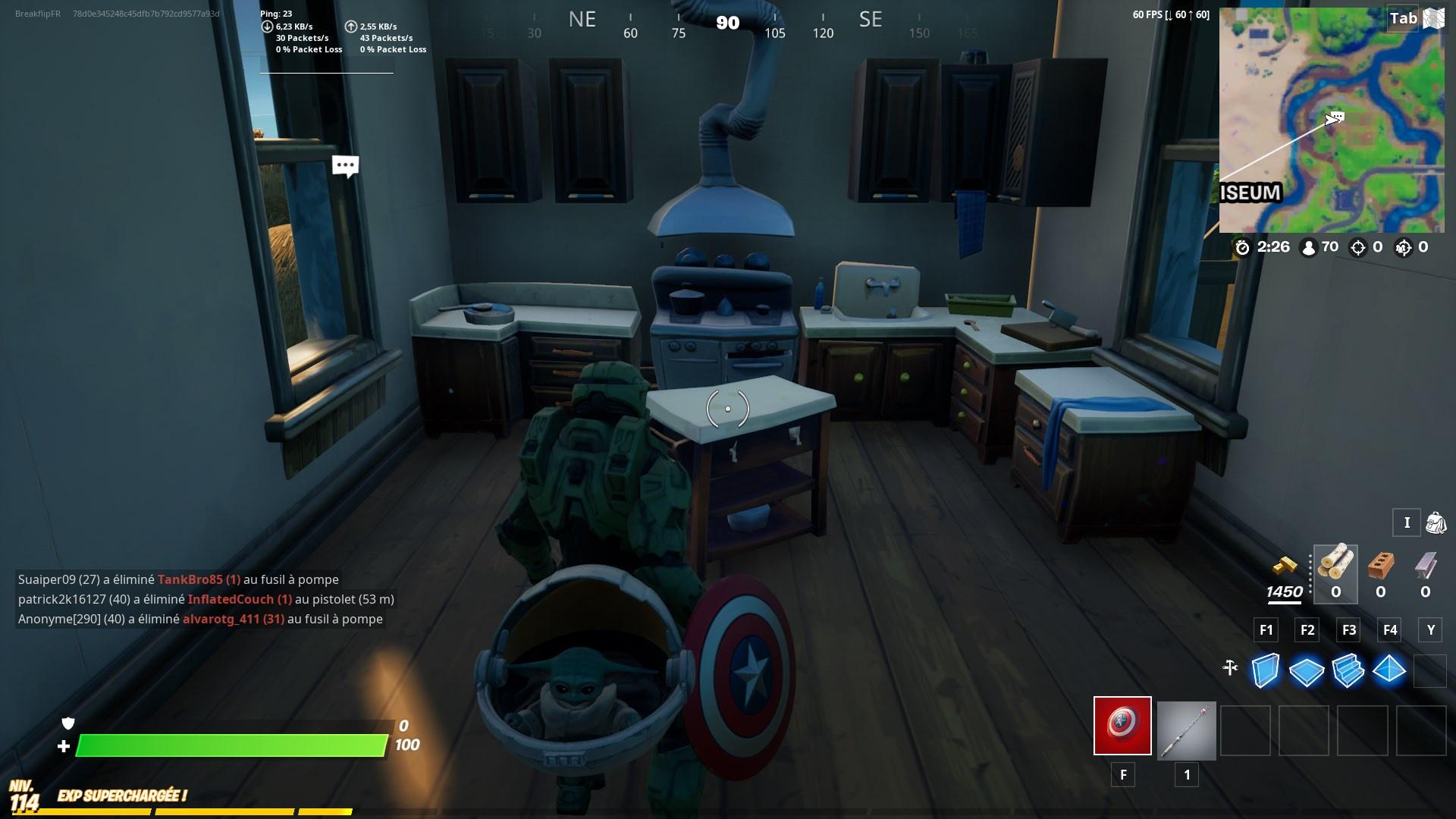Select the wall building piece
1456x819 pixels.
(1265, 670)
